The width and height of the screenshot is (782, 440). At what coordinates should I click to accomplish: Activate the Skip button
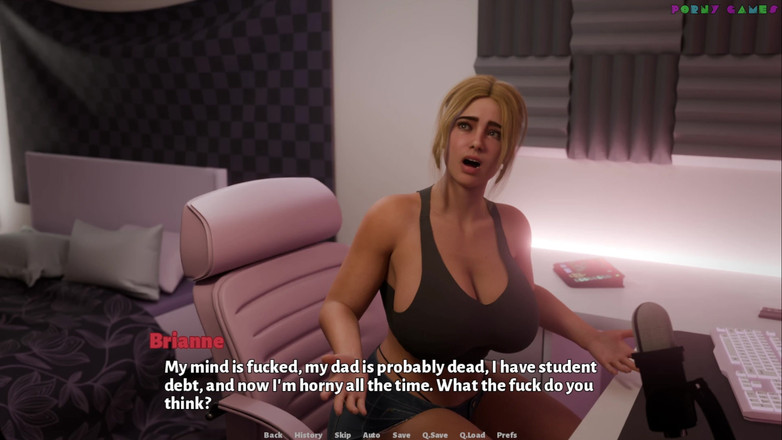(x=343, y=435)
